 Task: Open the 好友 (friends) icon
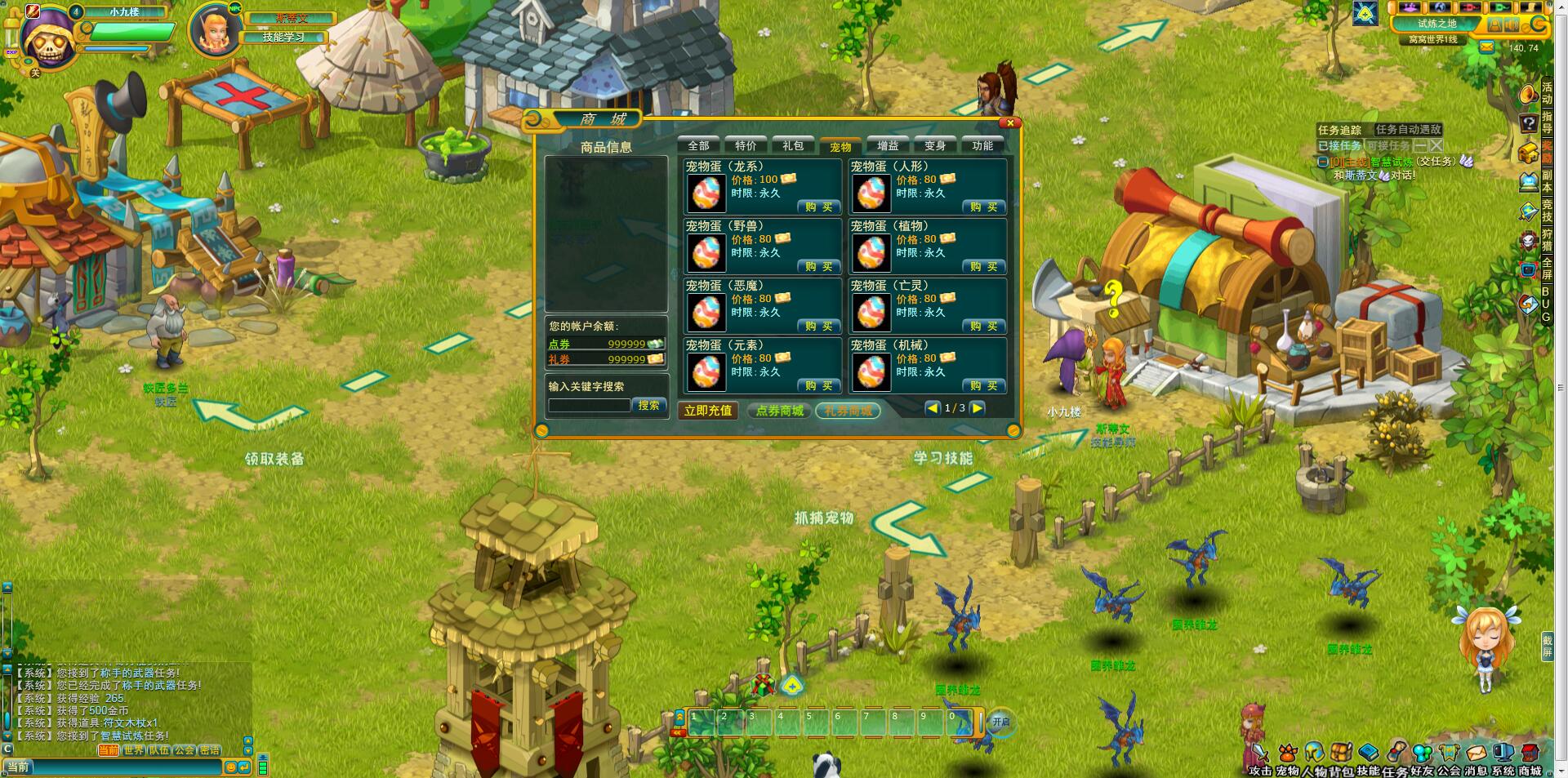[1423, 752]
